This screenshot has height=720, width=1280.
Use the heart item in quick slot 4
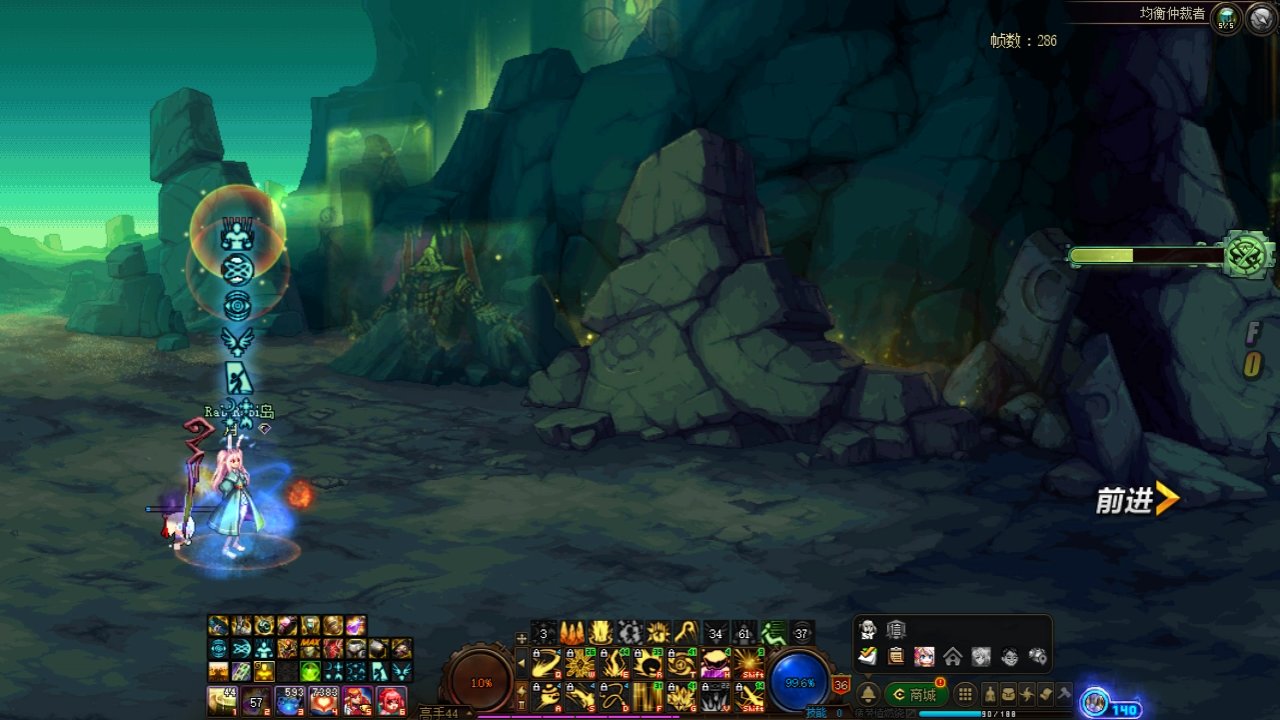[323, 700]
